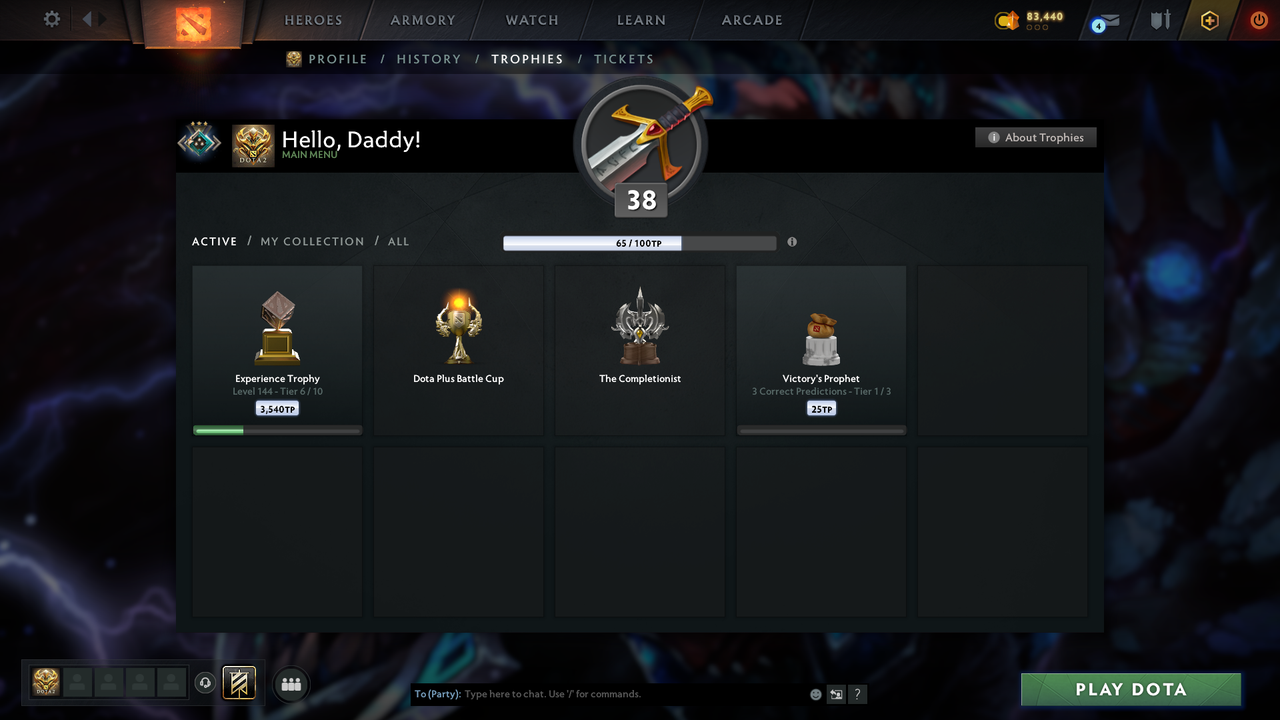Open the mail notifications icon
The image size is (1280, 720).
coord(1104,20)
